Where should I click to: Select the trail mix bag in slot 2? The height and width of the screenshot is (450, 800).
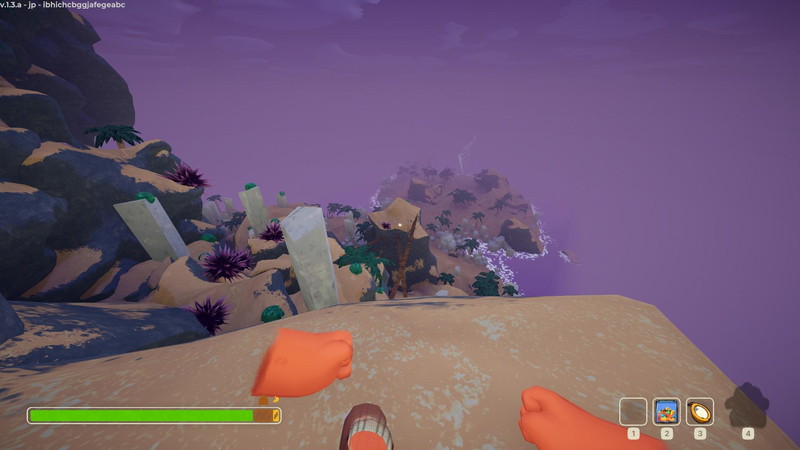coord(666,411)
